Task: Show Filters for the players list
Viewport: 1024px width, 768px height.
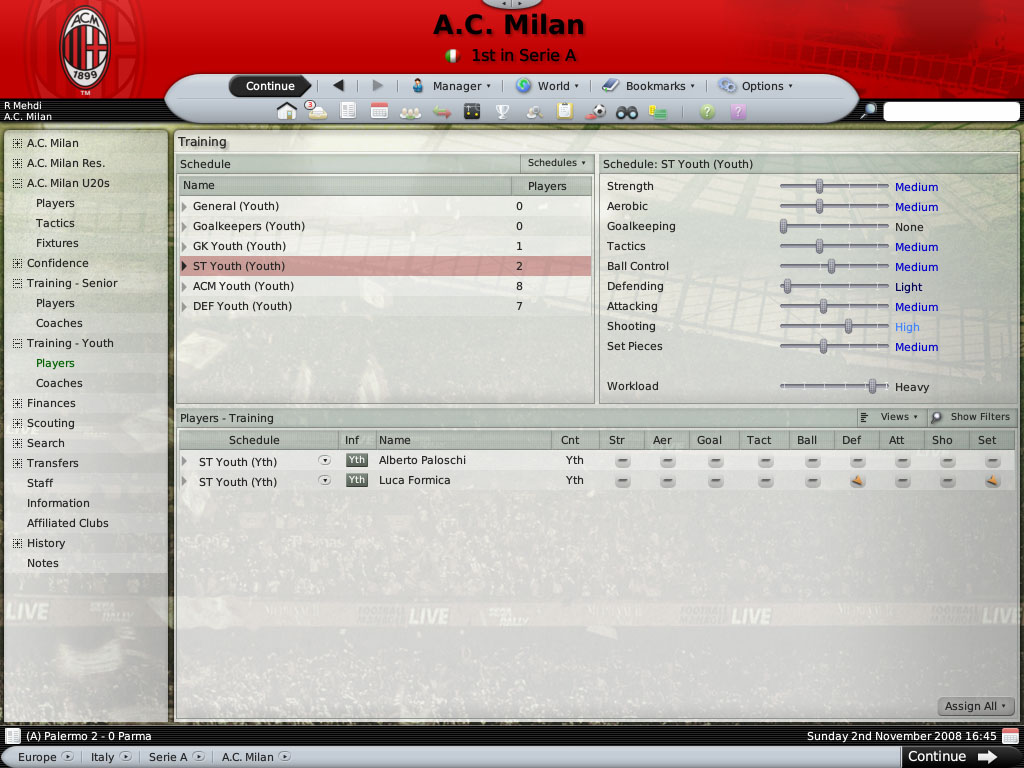Action: [x=971, y=417]
